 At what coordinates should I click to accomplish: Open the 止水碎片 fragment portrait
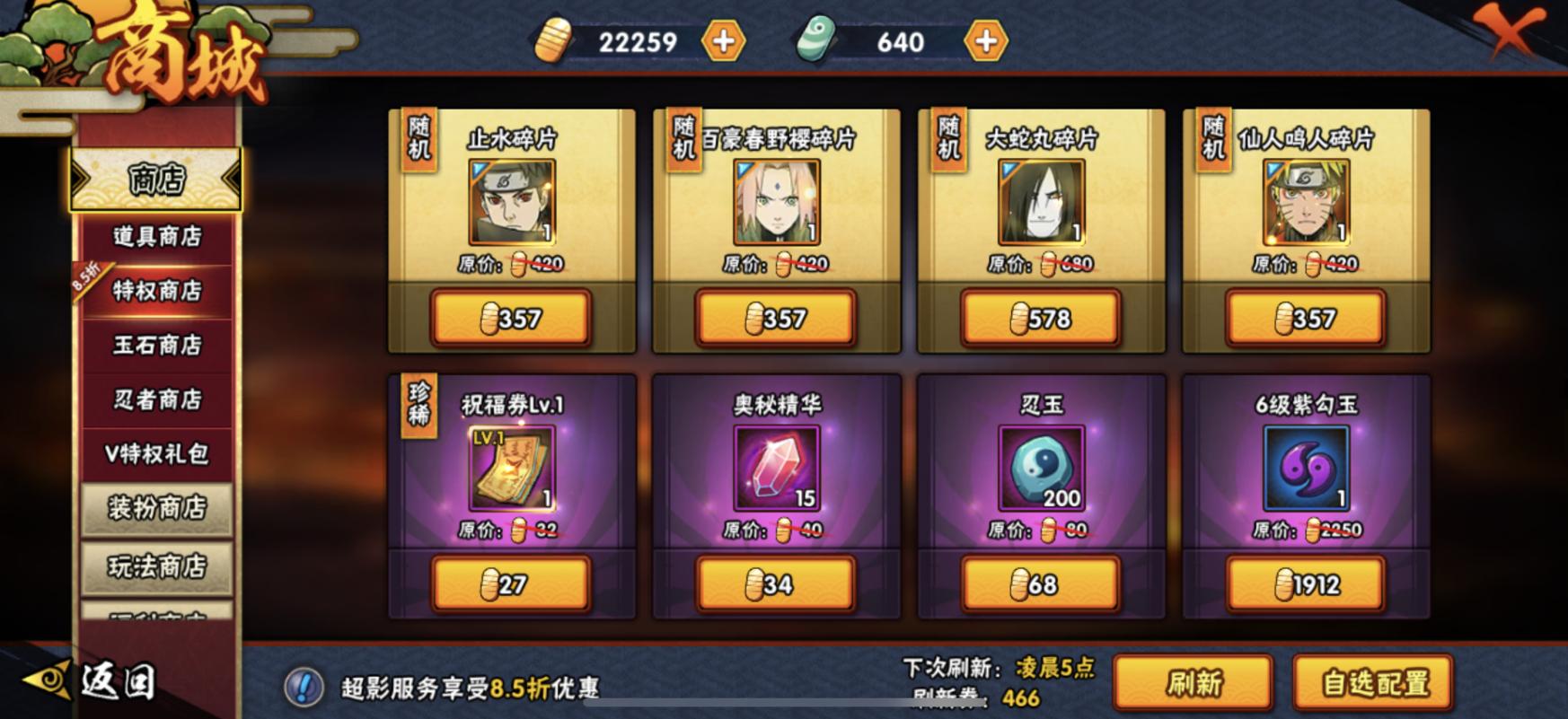(x=508, y=205)
